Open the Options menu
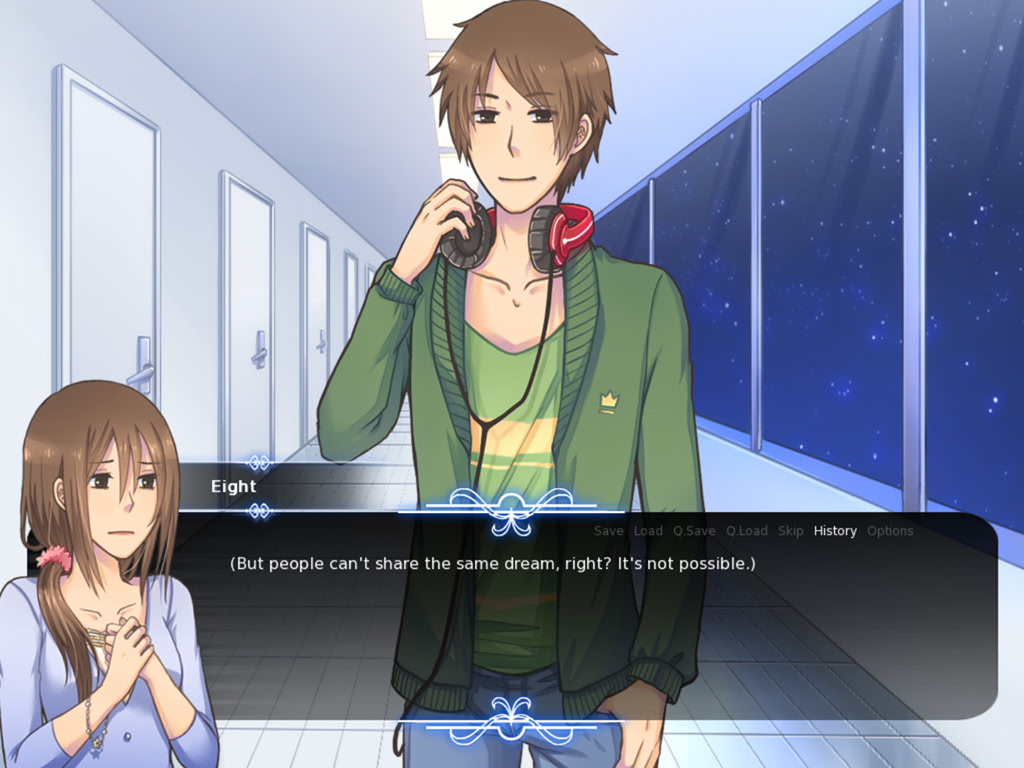Viewport: 1024px width, 768px height. pos(890,531)
